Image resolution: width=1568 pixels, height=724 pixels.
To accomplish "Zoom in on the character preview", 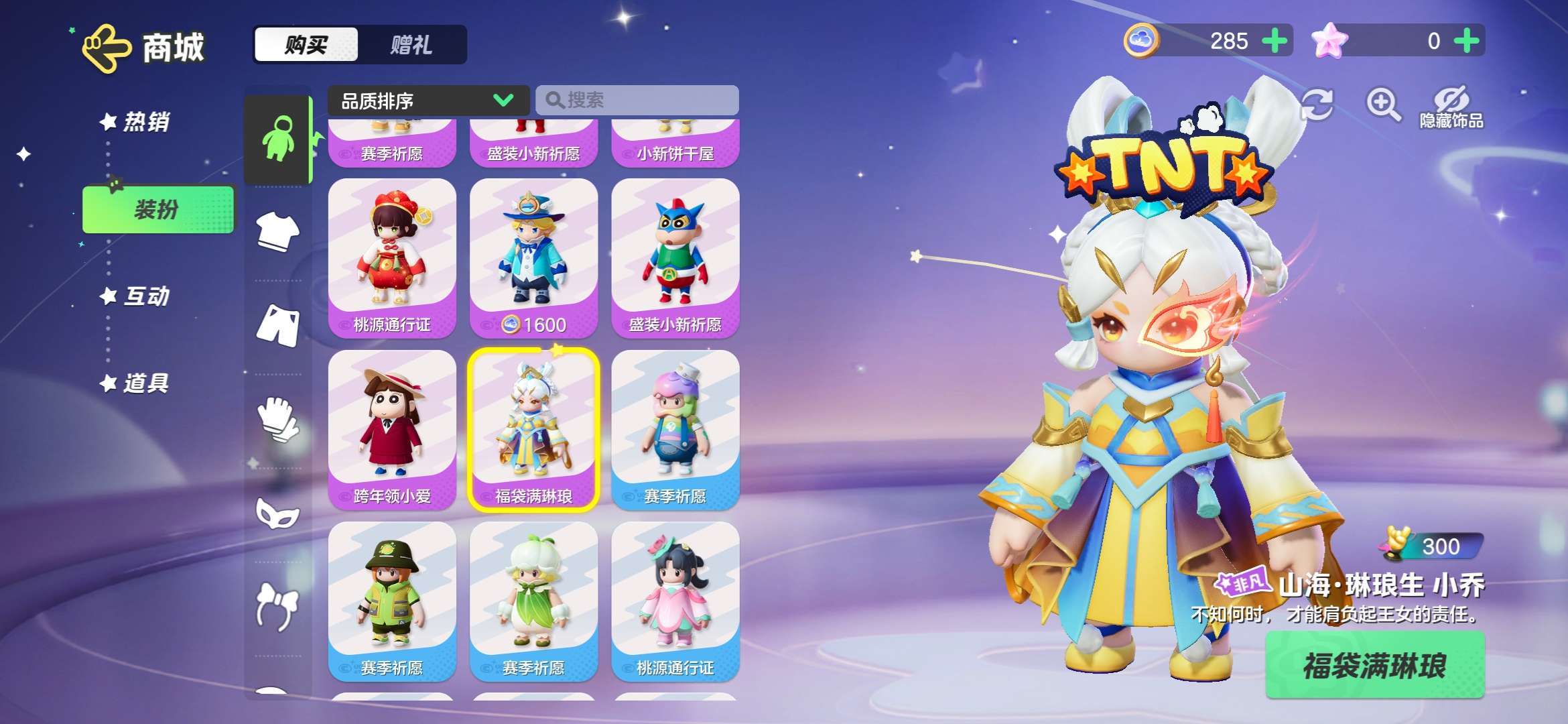I will click(1382, 105).
